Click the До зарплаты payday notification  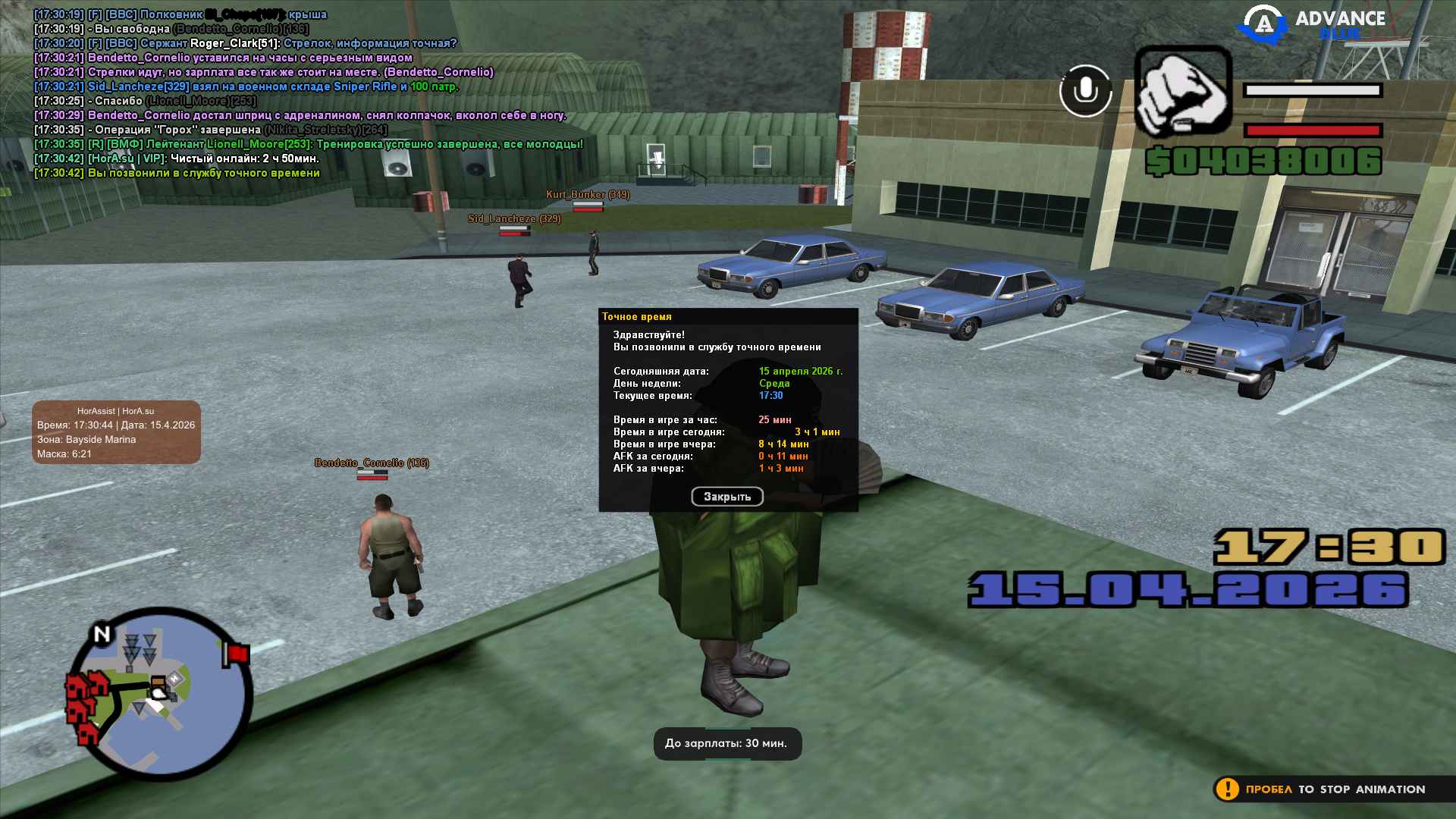726,743
